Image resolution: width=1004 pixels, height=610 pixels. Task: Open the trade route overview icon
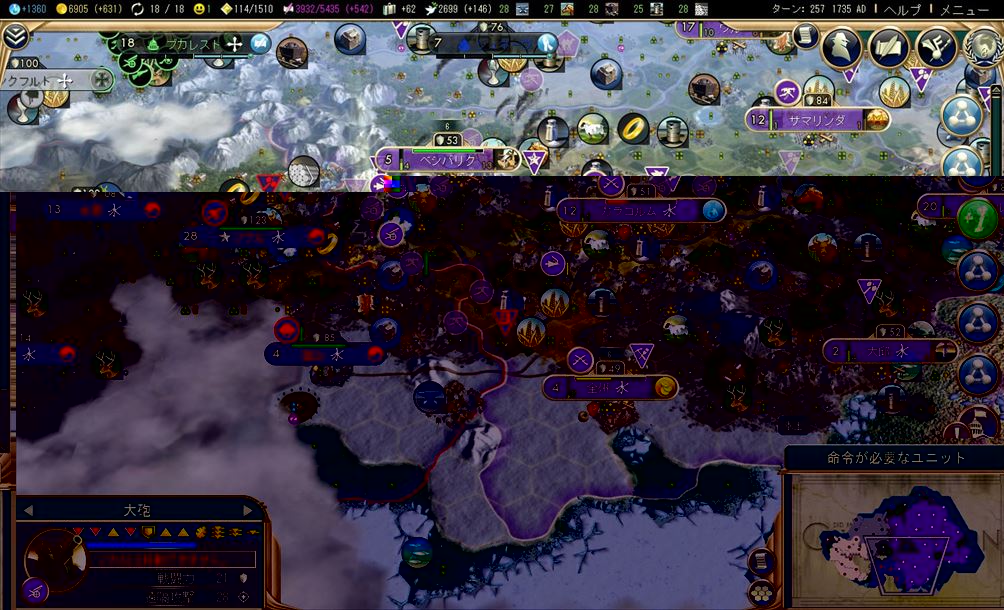pyautogui.click(x=934, y=48)
